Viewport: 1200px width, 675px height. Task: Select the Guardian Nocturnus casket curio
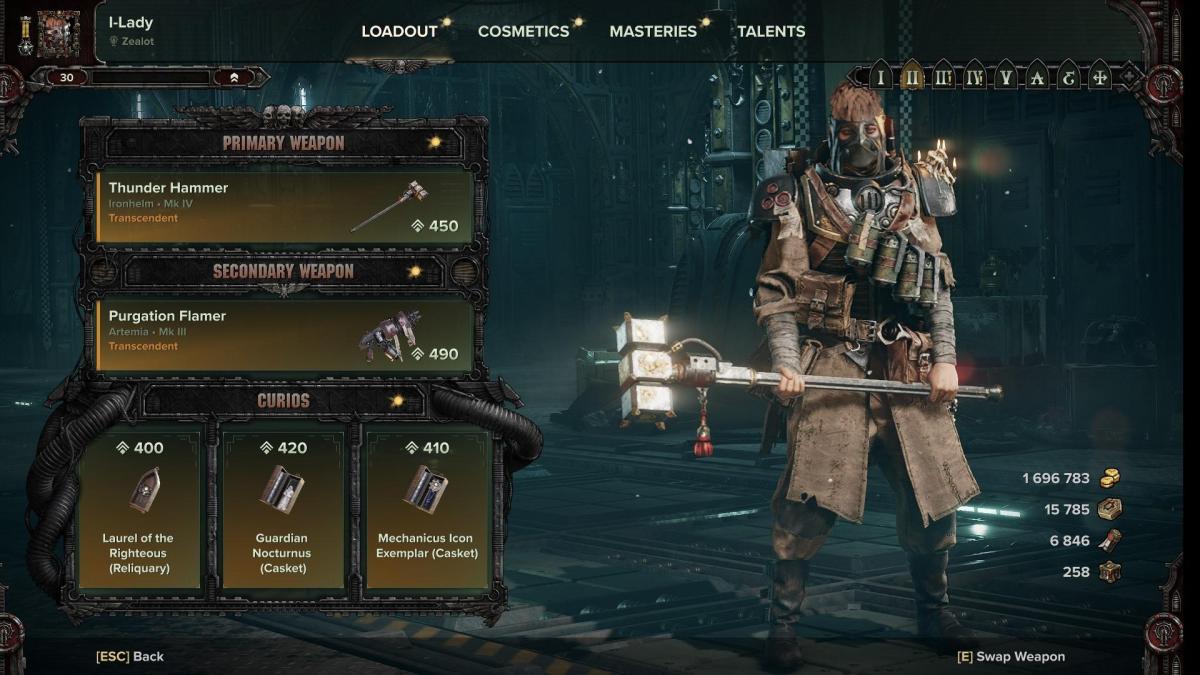pos(282,509)
